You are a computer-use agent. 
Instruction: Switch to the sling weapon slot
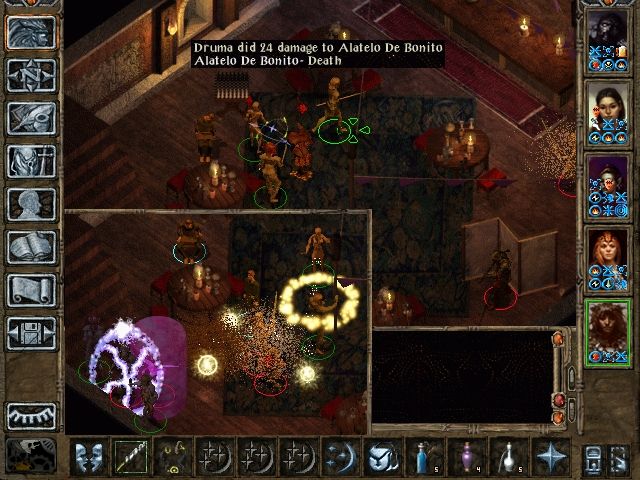[172, 458]
